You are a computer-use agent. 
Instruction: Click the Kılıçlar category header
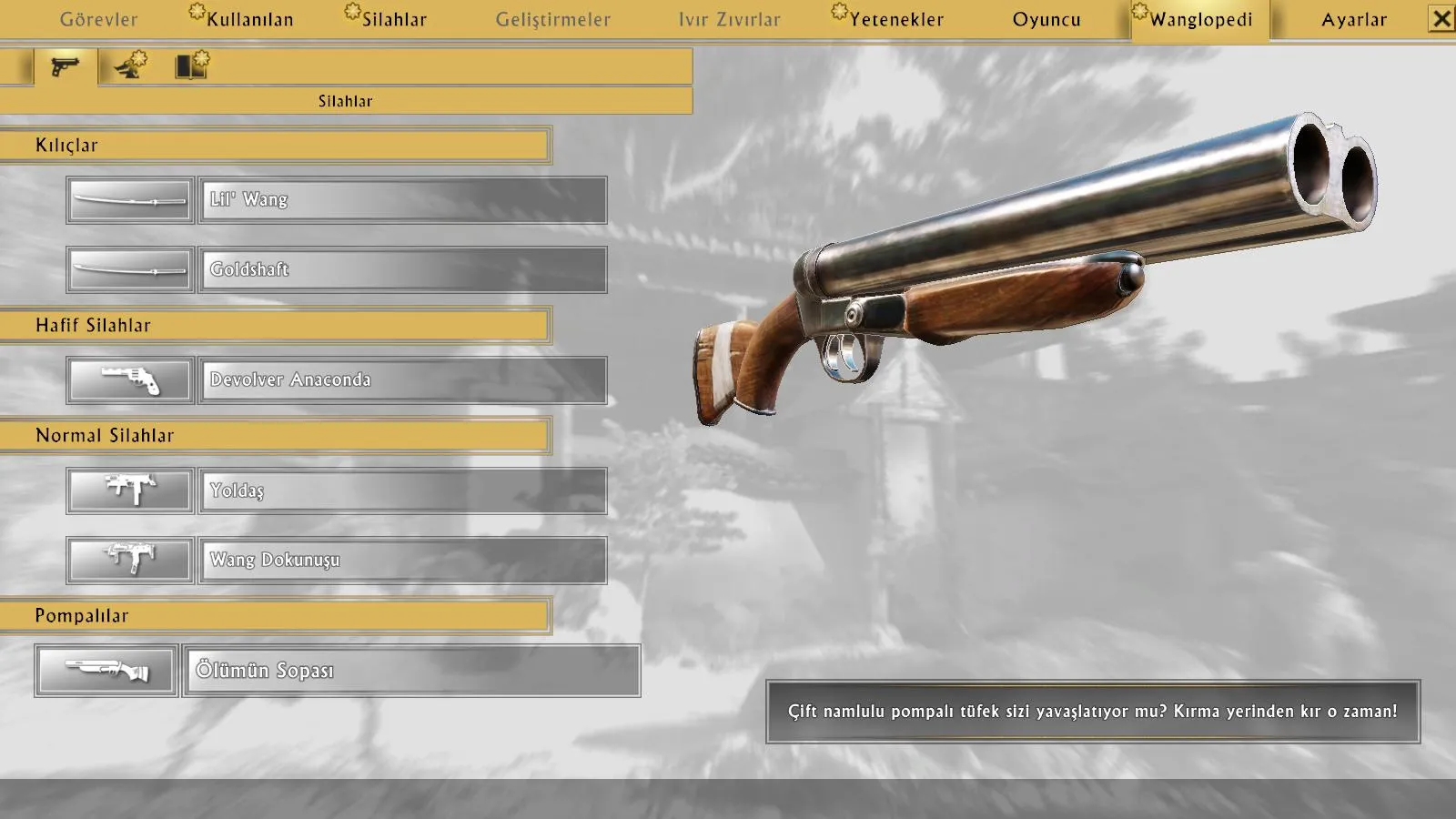tap(275, 146)
